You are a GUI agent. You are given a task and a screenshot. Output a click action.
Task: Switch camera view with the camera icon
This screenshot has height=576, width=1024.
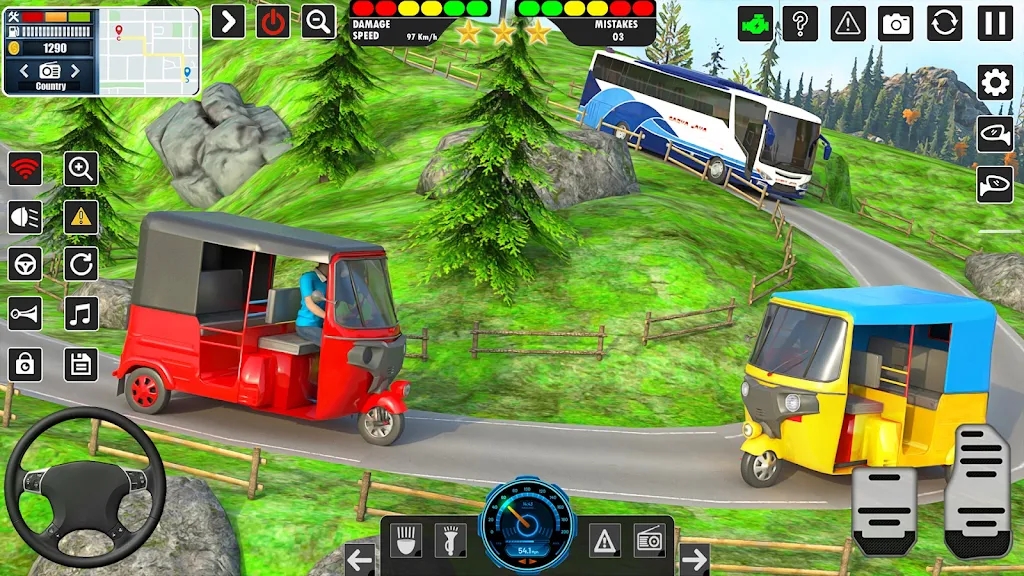(896, 22)
